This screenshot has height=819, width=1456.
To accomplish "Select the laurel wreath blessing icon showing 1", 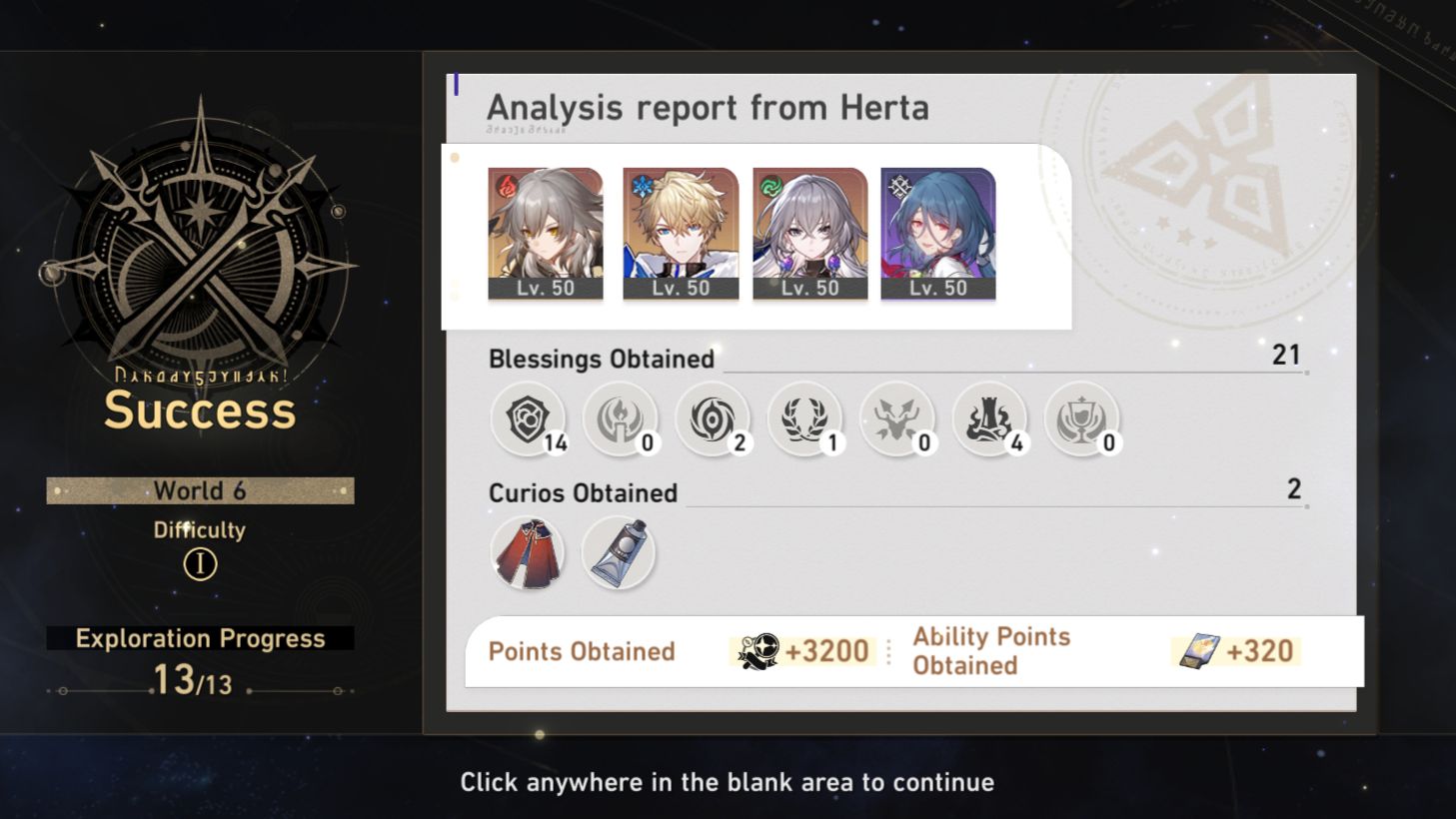I will pyautogui.click(x=805, y=419).
